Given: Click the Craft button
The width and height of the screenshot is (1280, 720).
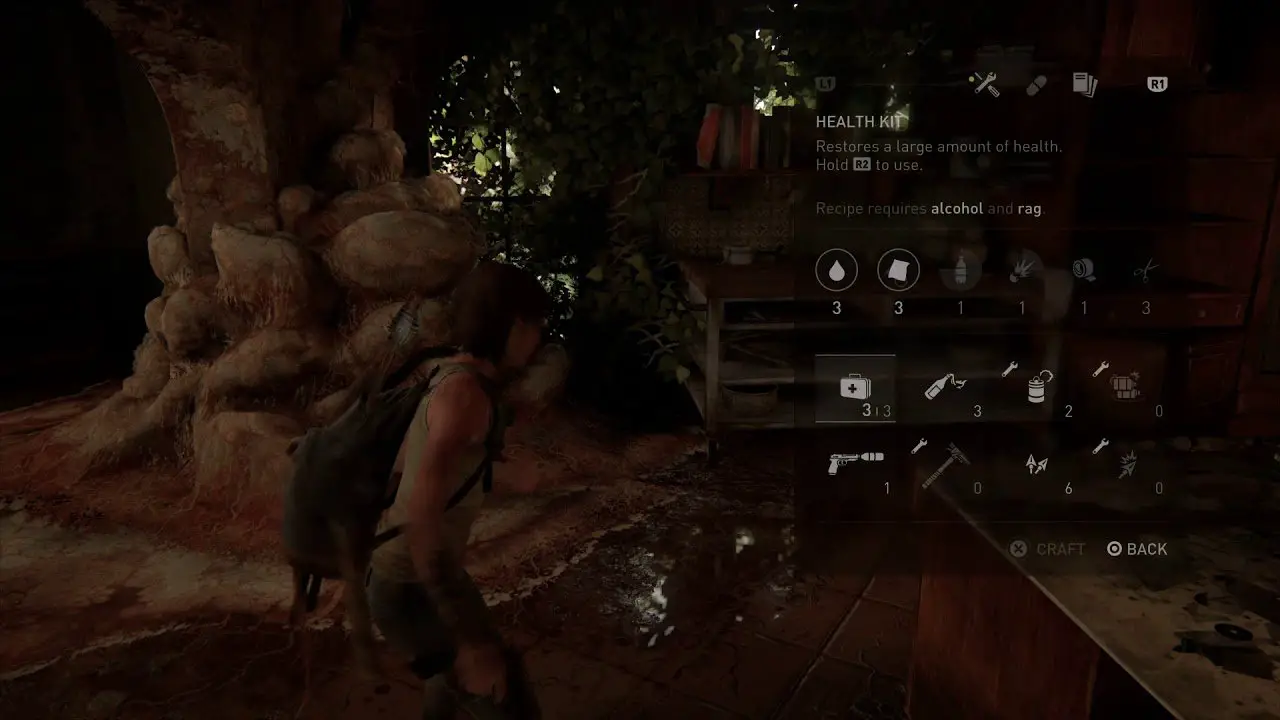Looking at the screenshot, I should 1047,549.
